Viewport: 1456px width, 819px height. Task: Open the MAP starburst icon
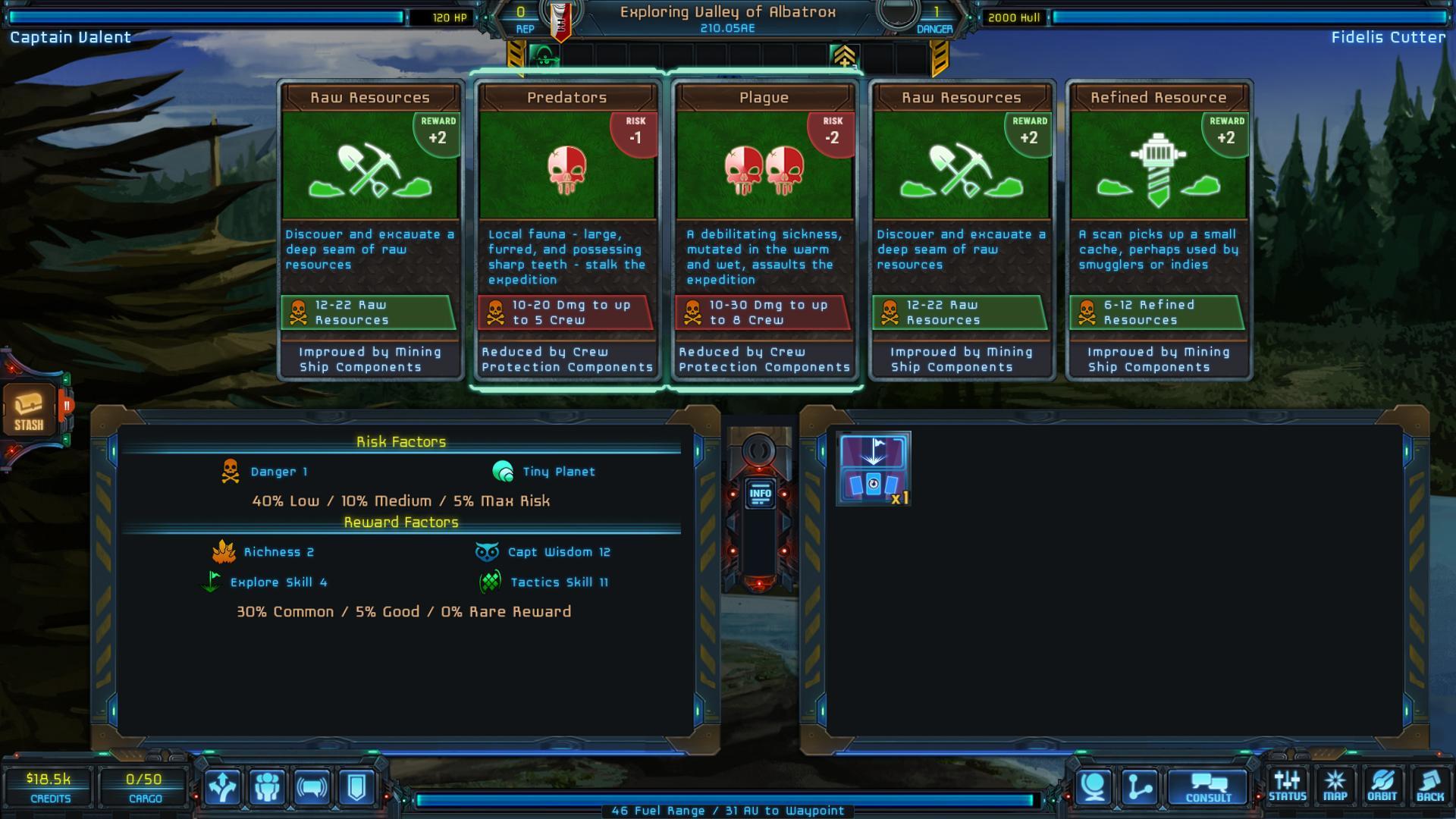pyautogui.click(x=1335, y=785)
